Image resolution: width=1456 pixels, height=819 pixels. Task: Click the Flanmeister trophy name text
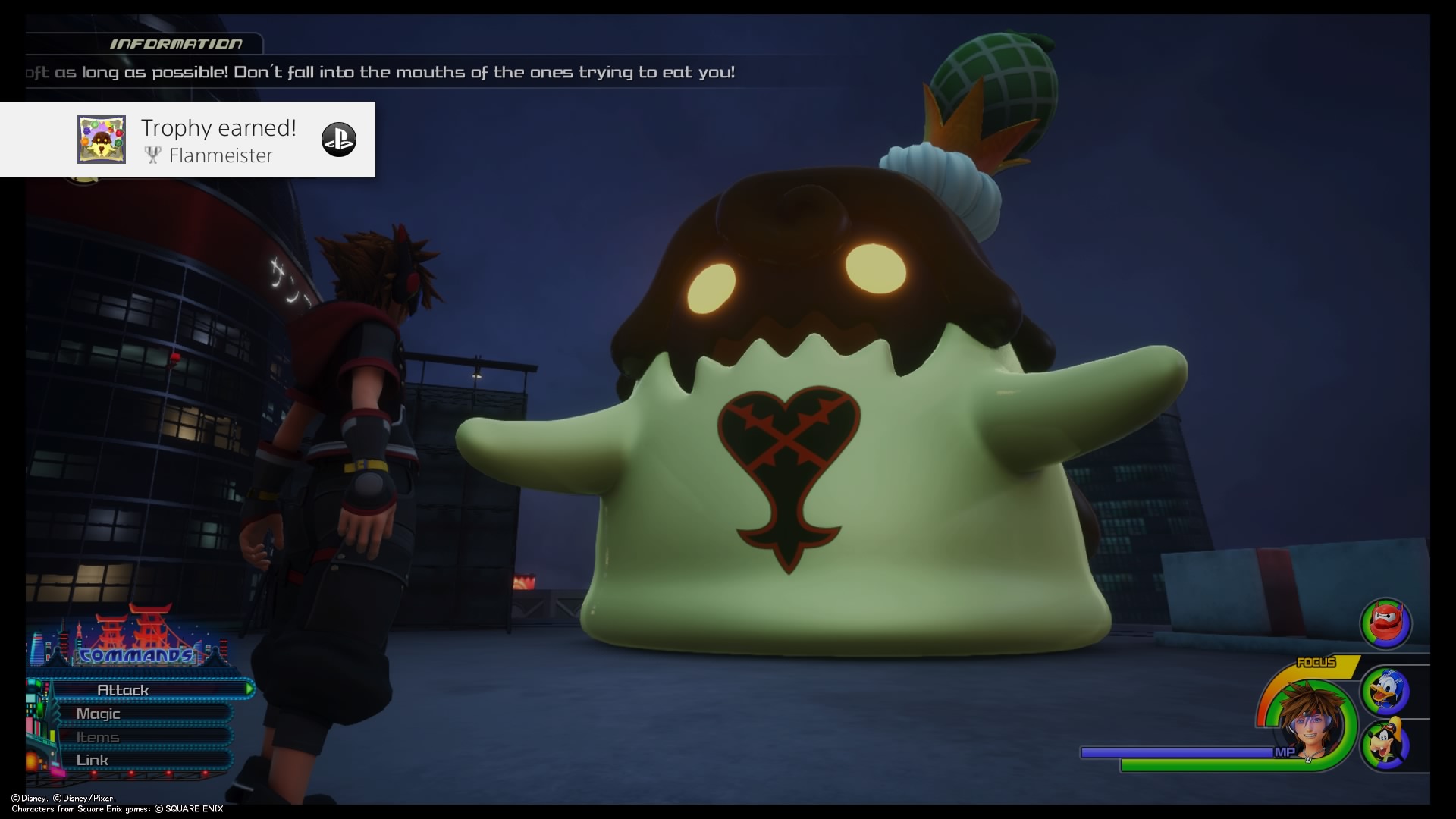[221, 155]
